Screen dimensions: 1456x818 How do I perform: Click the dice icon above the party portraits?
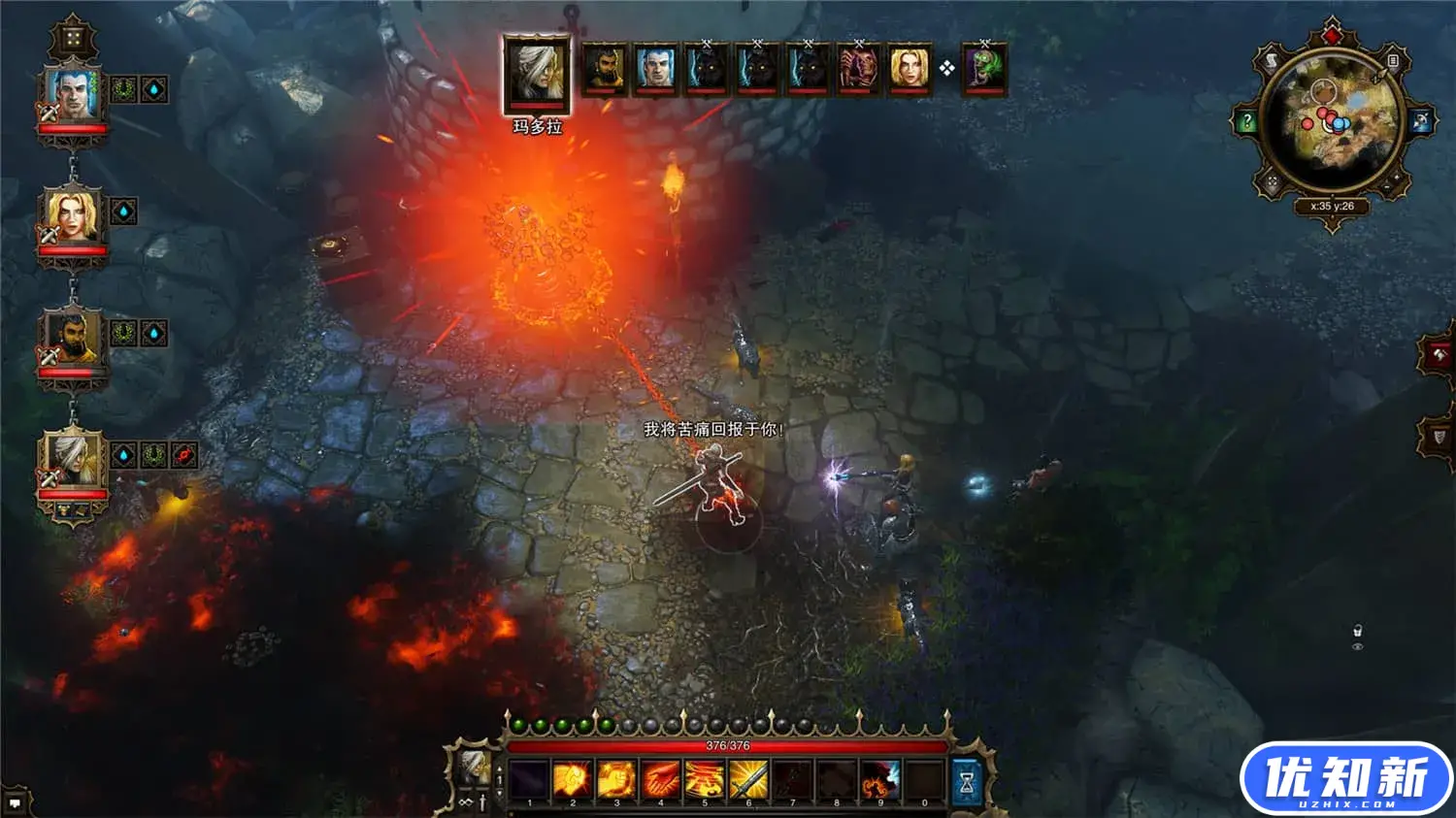[x=73, y=40]
